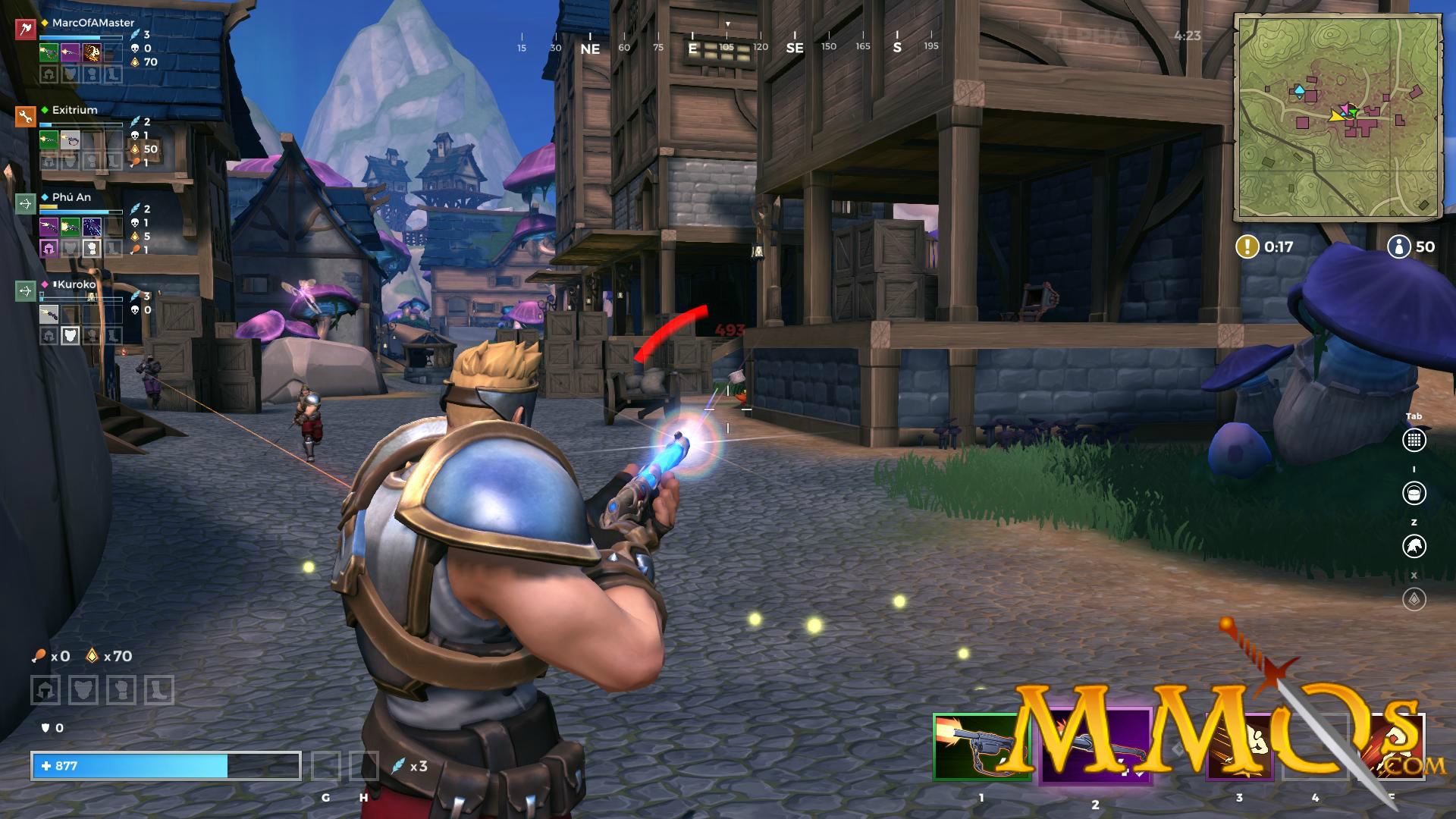Image resolution: width=1456 pixels, height=819 pixels.
Task: Click Phú An's purple weapon thumbnail
Action: 49,226
